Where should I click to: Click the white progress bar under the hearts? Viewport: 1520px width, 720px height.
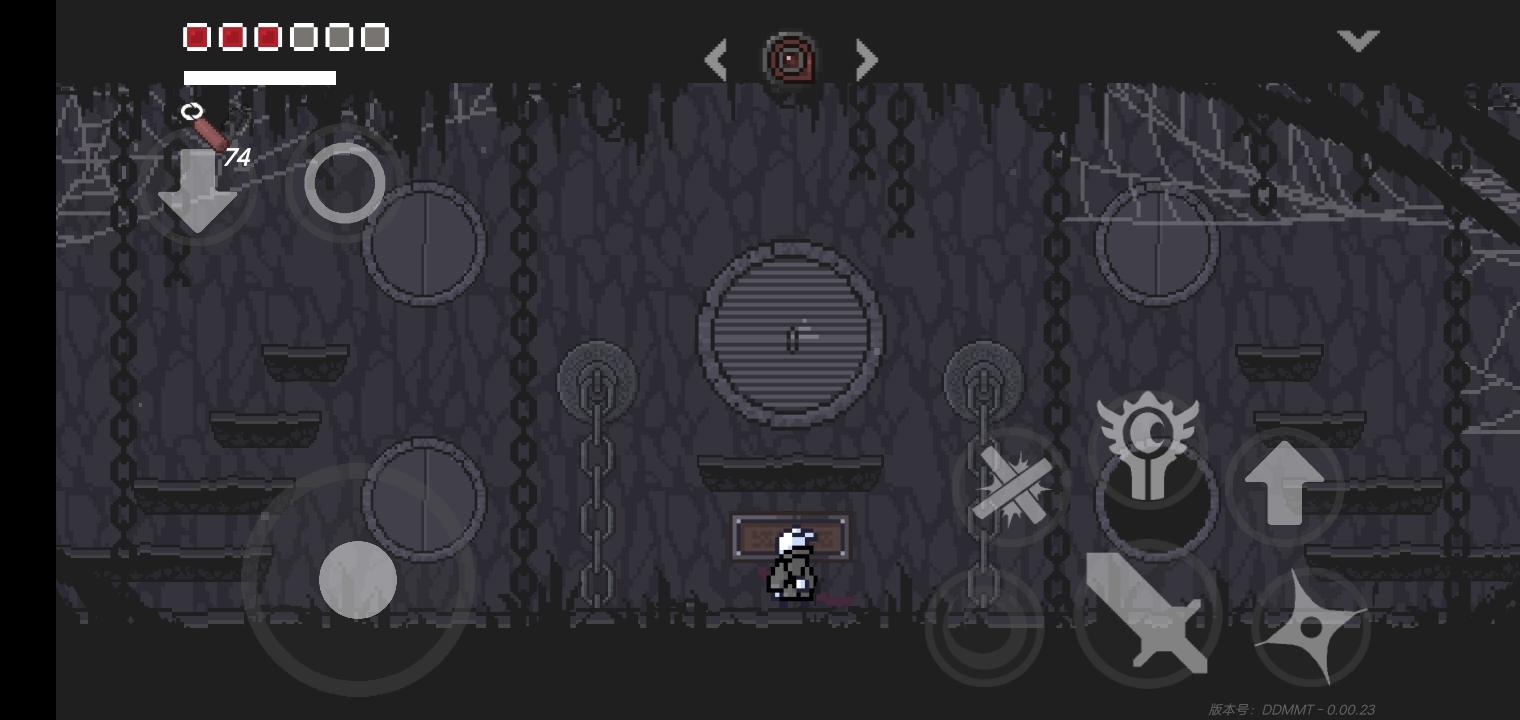tap(259, 78)
